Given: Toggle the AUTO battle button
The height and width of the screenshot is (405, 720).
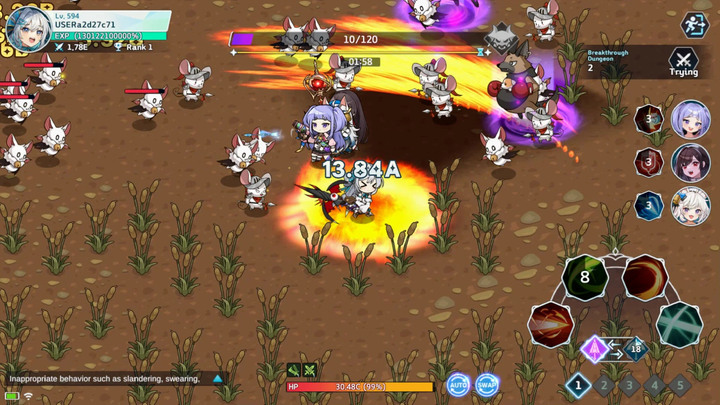Looking at the screenshot, I should pos(458,385).
